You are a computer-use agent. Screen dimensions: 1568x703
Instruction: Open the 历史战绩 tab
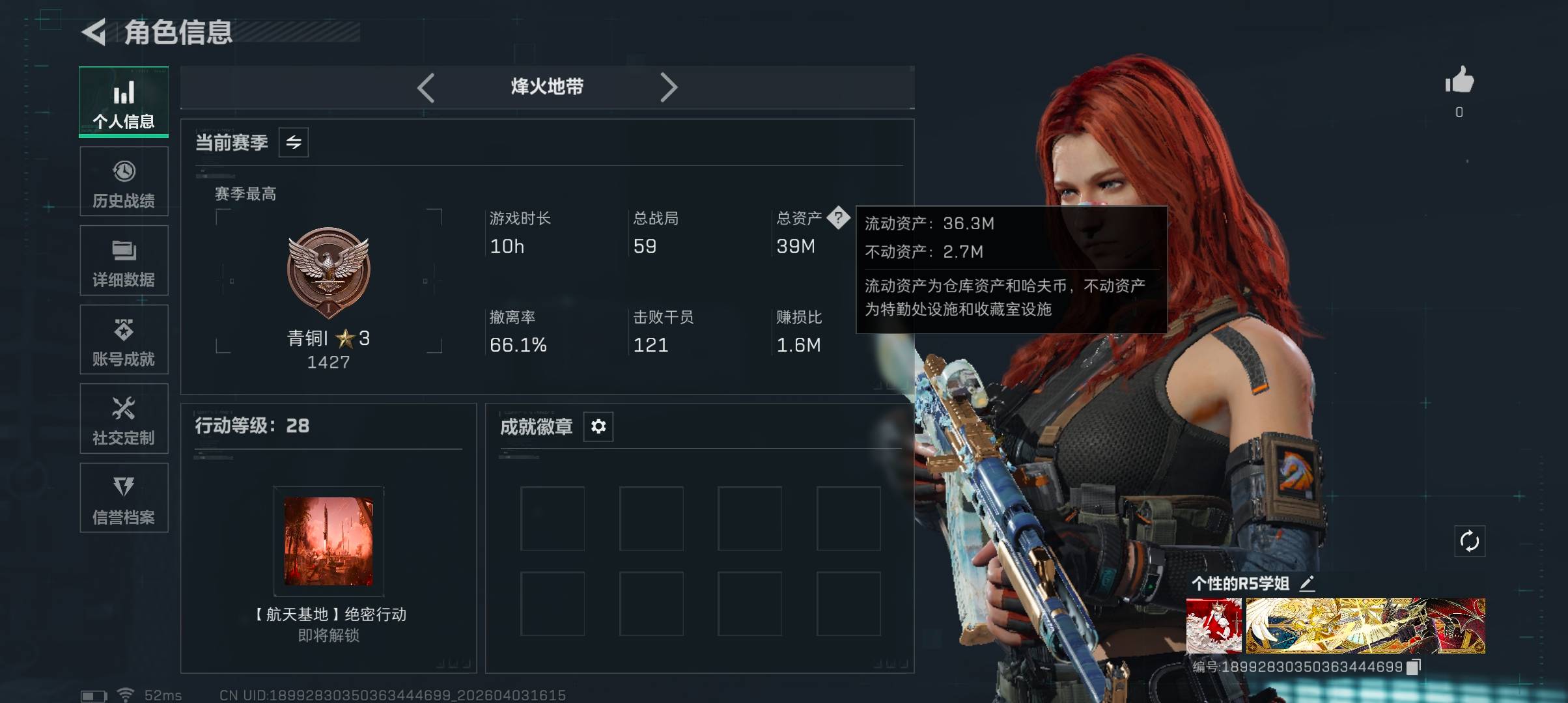click(124, 182)
